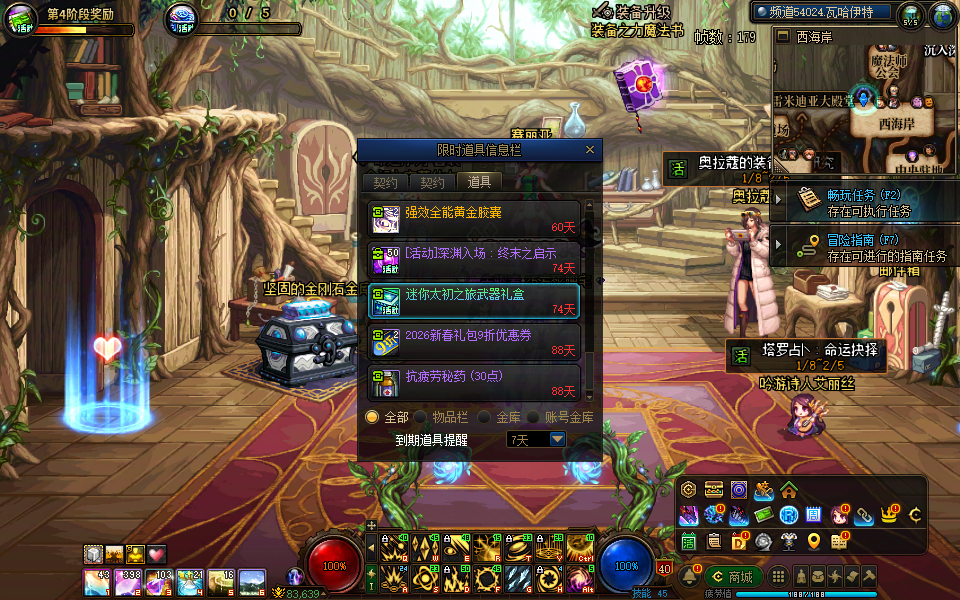This screenshot has width=960, height=600.
Task: Select the 深渊入场：终末之启示 item row
Action: pyautogui.click(x=474, y=259)
